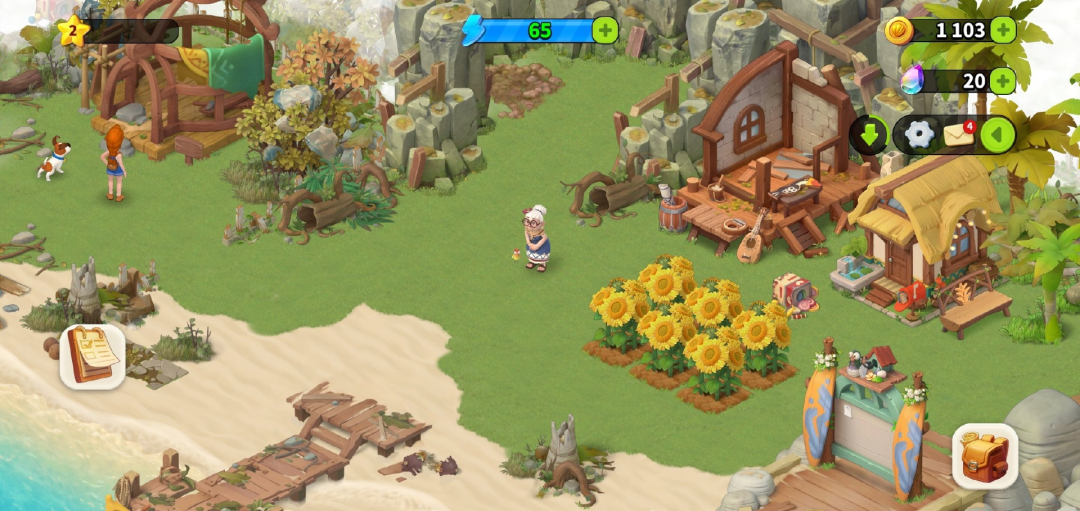Open the orange backpack inventory

point(984,456)
